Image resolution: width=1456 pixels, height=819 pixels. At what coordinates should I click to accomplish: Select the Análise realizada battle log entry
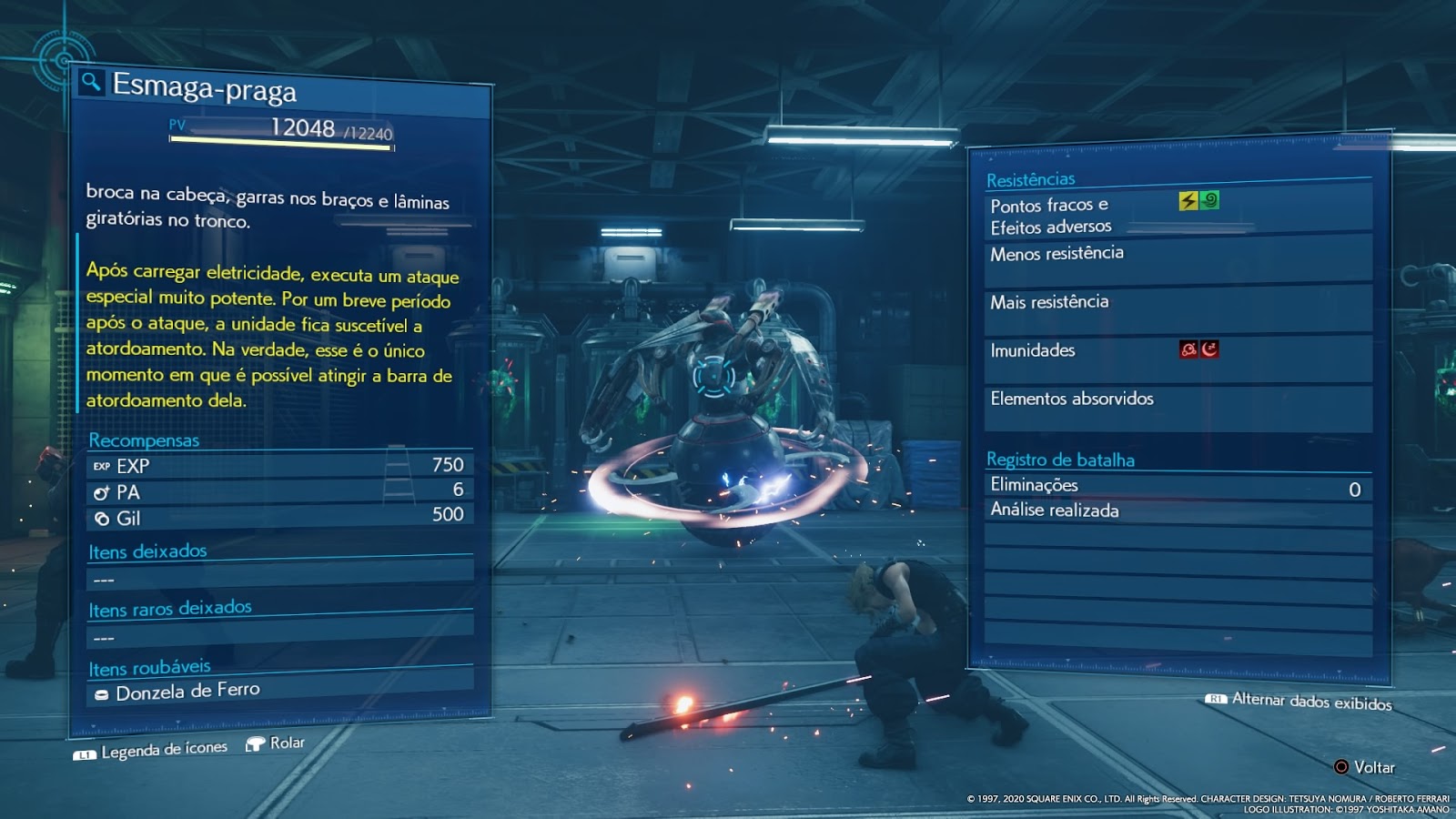[x=1055, y=511]
